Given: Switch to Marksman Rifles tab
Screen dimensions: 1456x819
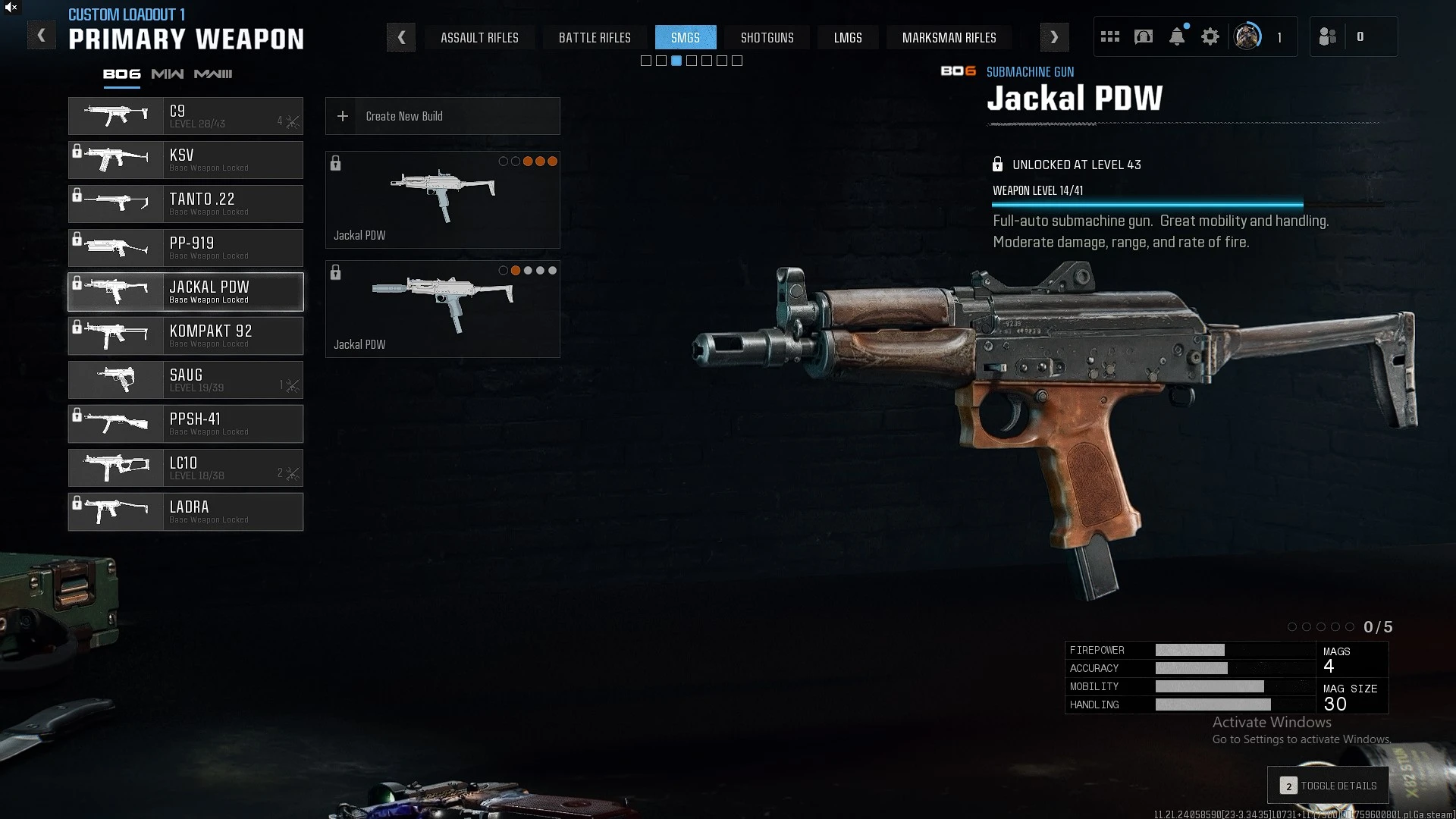Looking at the screenshot, I should [x=949, y=37].
